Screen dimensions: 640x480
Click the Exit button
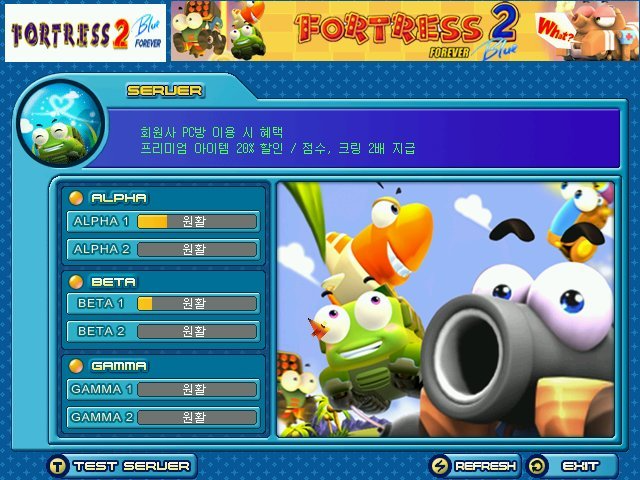[x=572, y=466]
